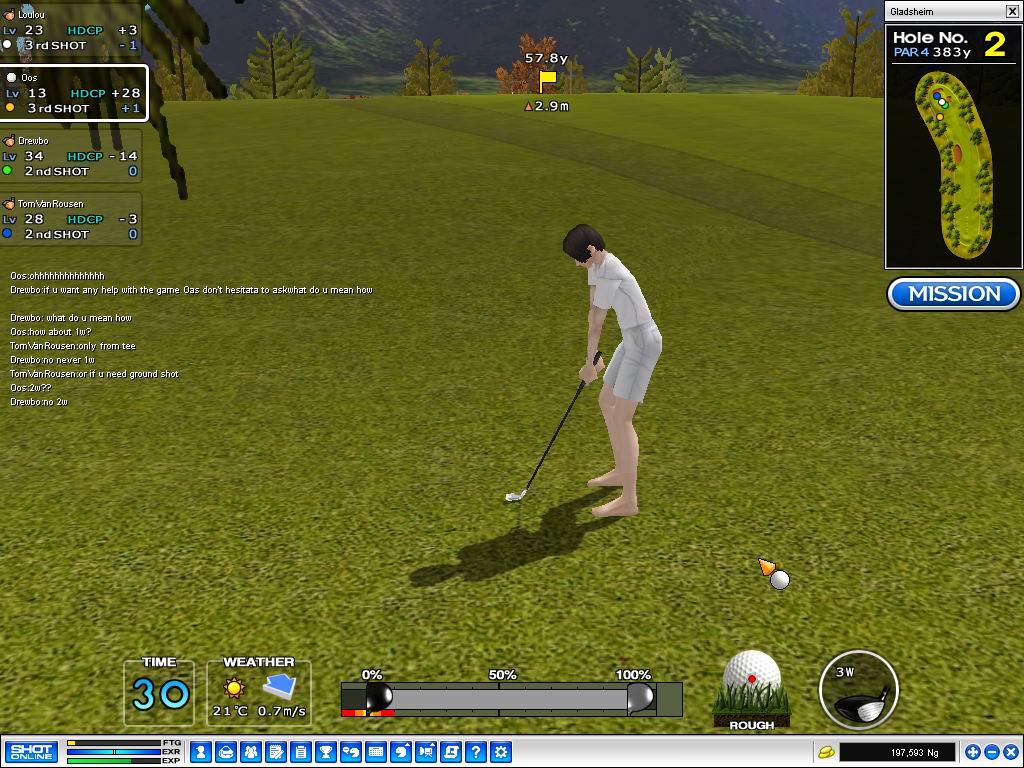Open the SHOT ONLINE main menu button
The image size is (1024, 768).
pos(31,752)
